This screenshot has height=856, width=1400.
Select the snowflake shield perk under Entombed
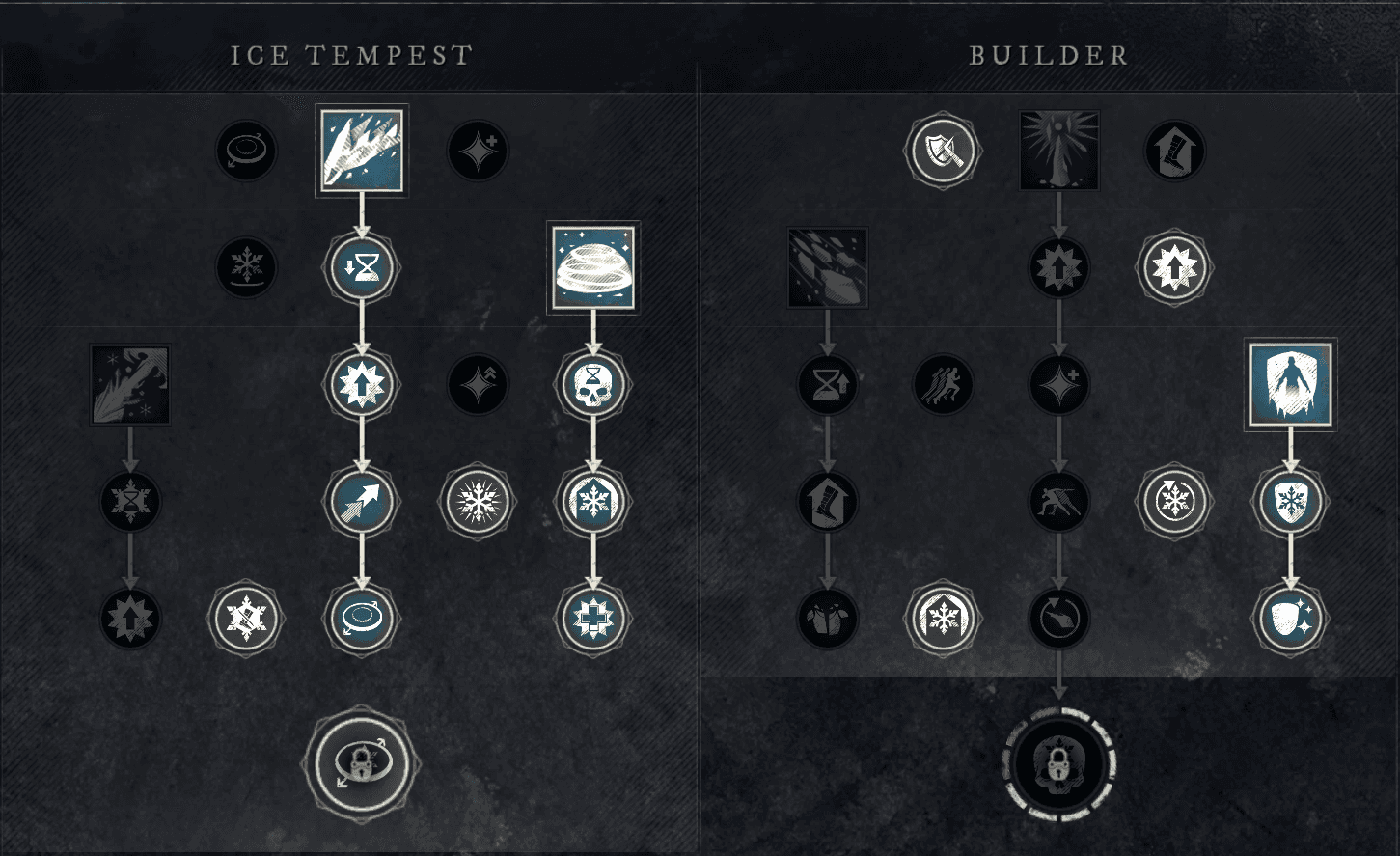pyautogui.click(x=1290, y=501)
